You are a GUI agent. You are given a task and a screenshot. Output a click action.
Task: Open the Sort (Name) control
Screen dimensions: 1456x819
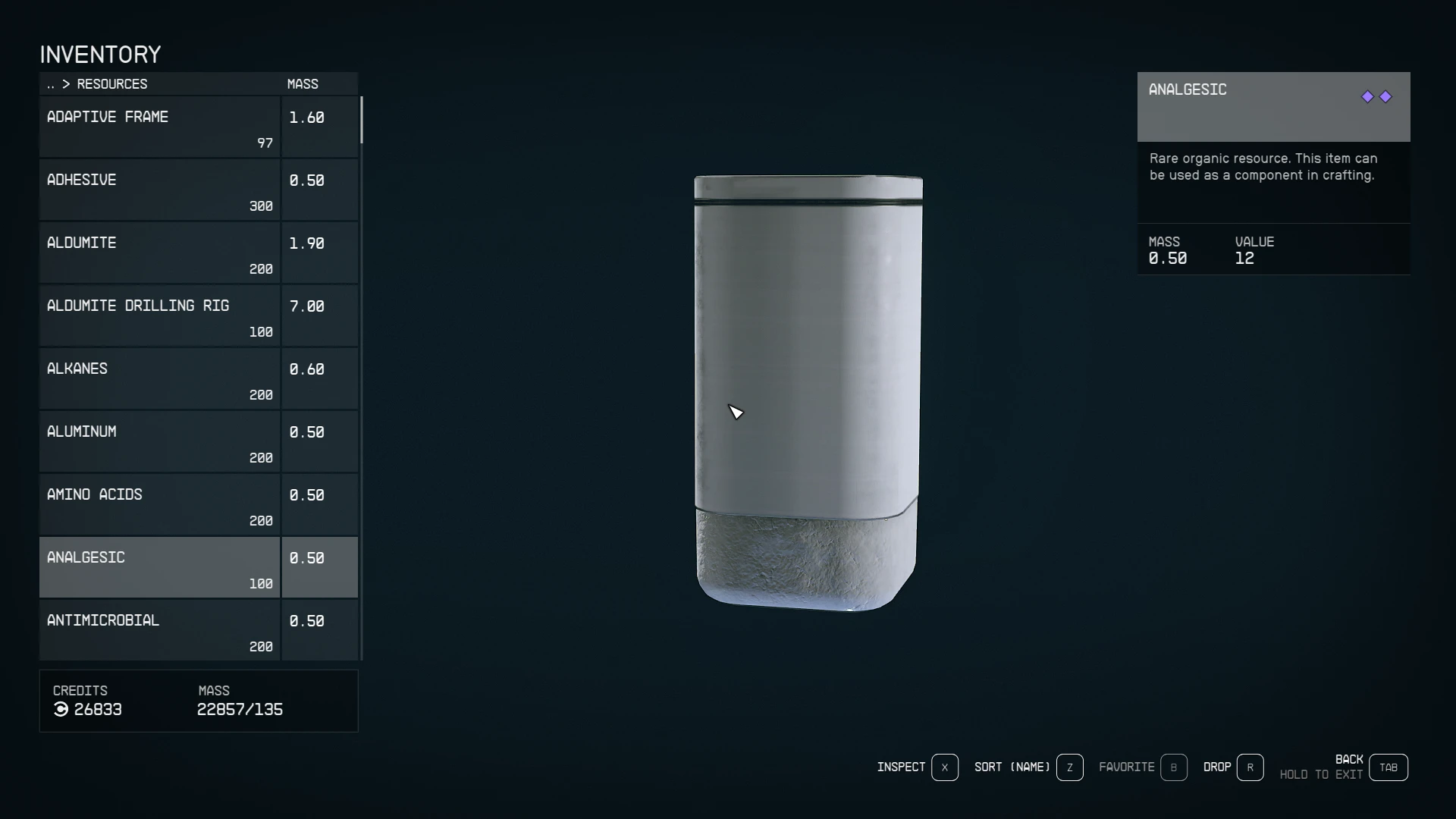(x=1011, y=767)
